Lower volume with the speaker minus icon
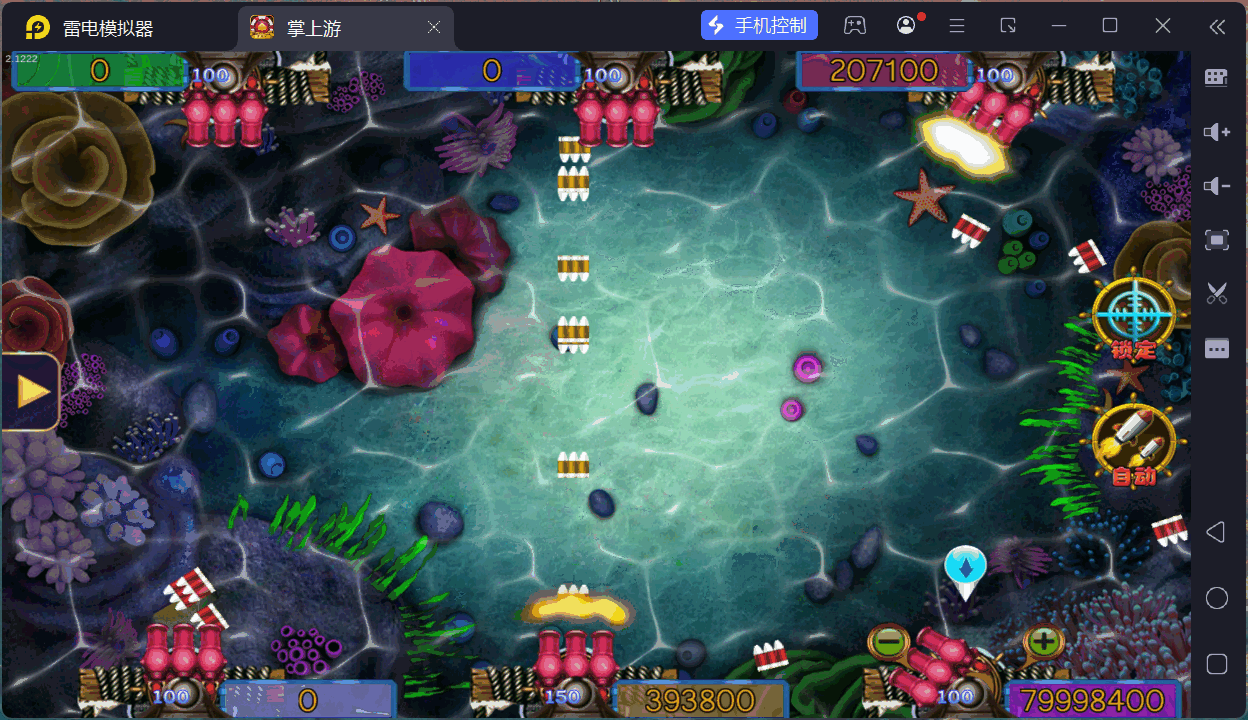 click(x=1216, y=186)
